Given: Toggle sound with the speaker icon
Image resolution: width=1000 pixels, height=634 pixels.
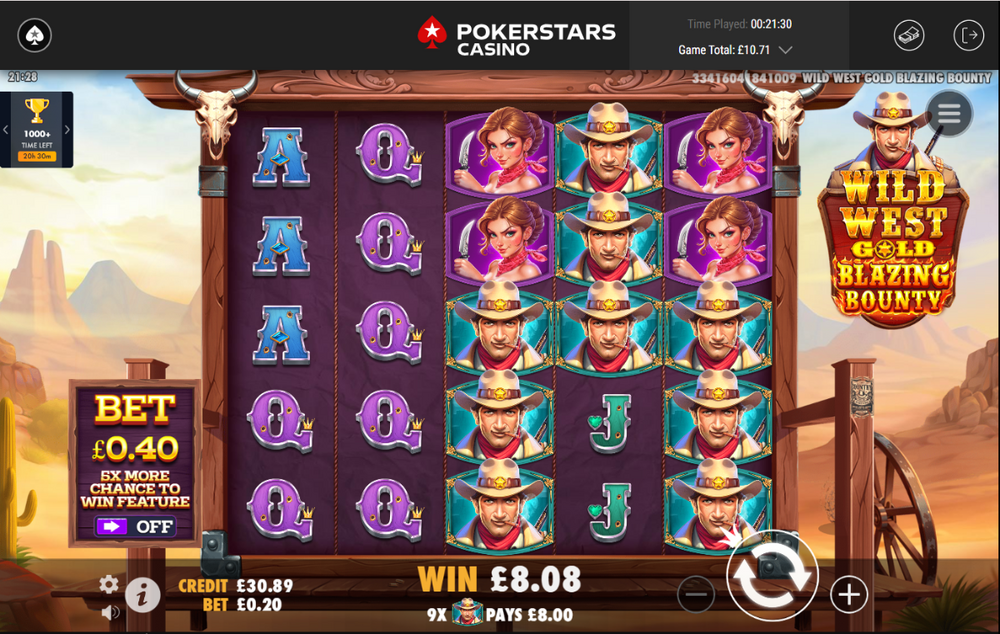Looking at the screenshot, I should [109, 611].
